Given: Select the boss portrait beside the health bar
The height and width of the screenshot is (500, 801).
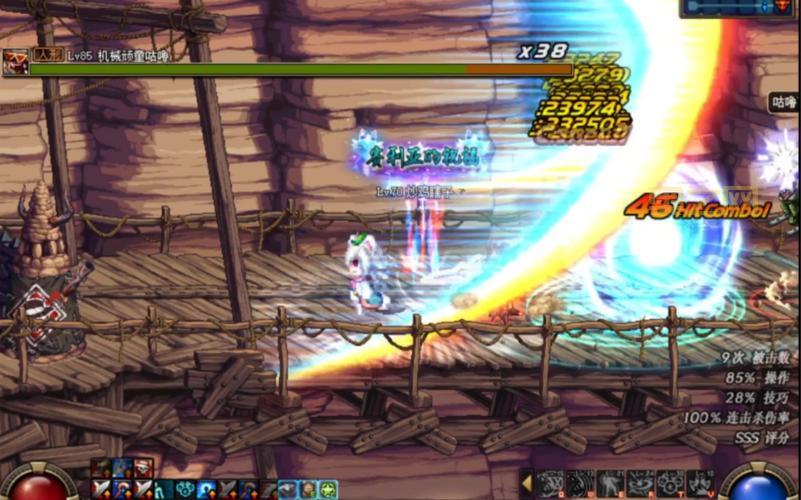Looking at the screenshot, I should 15,62.
